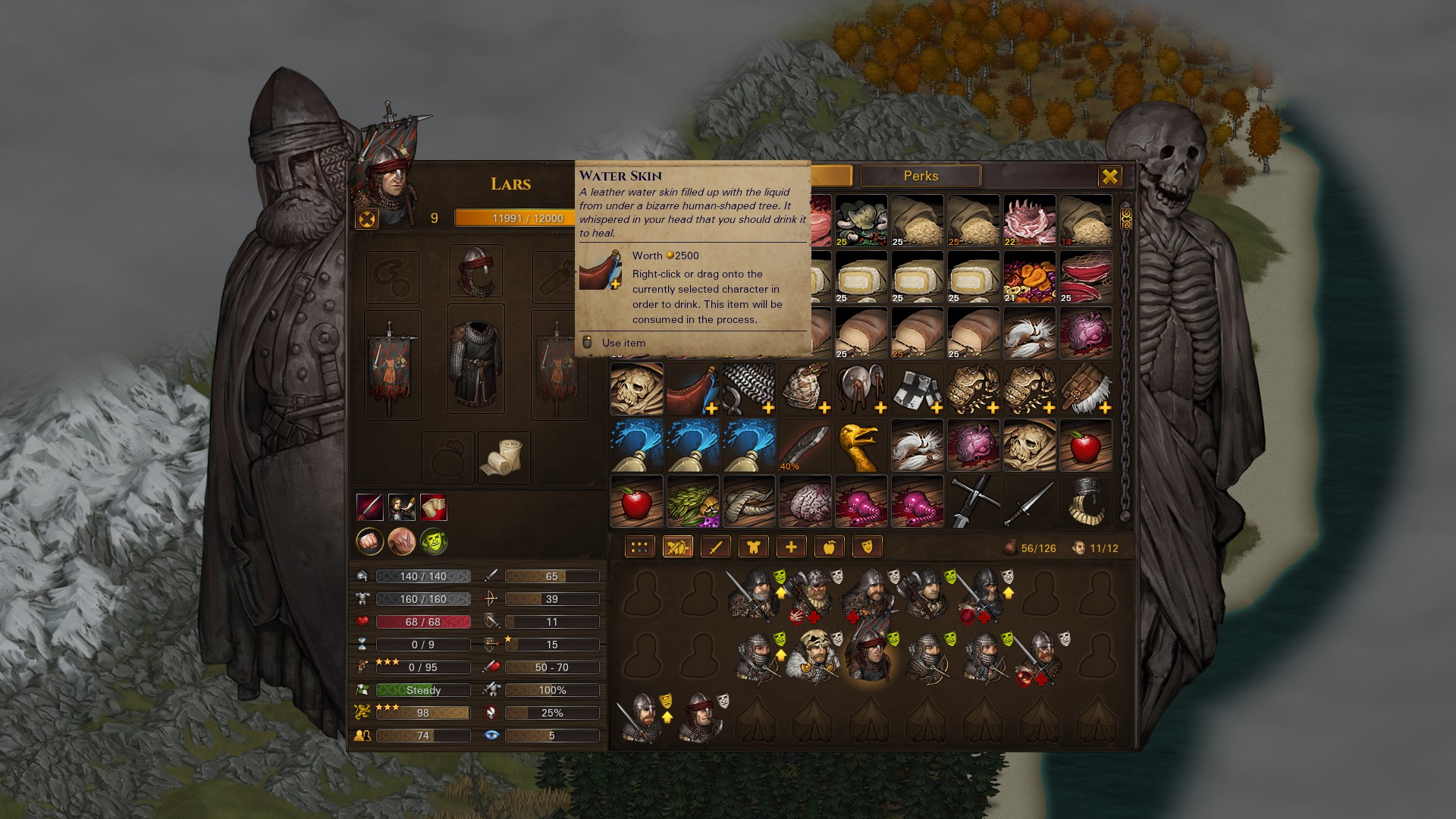Viewport: 1456px width, 819px height.
Task: Pick the worn blade at 40% durability
Action: [805, 446]
